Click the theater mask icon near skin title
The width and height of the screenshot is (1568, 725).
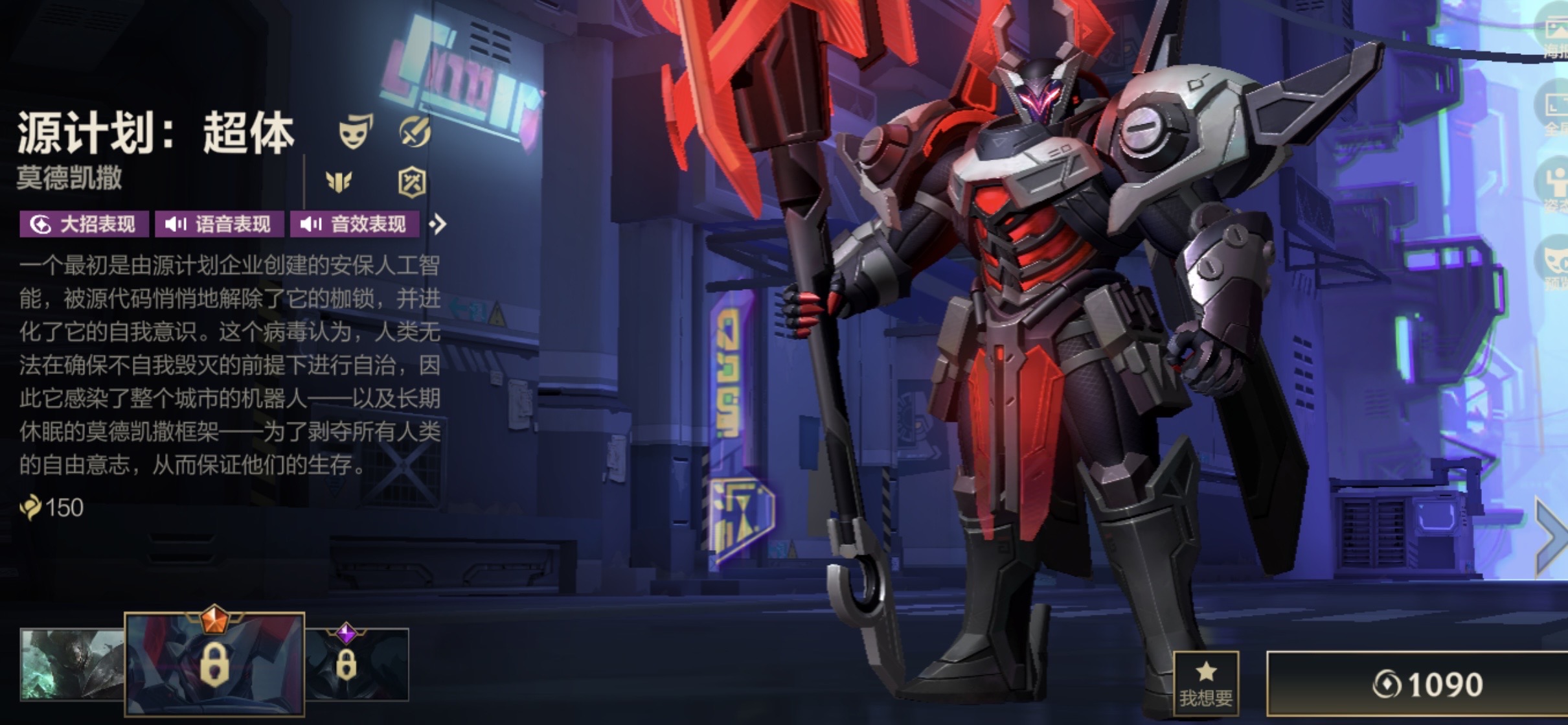coord(356,131)
